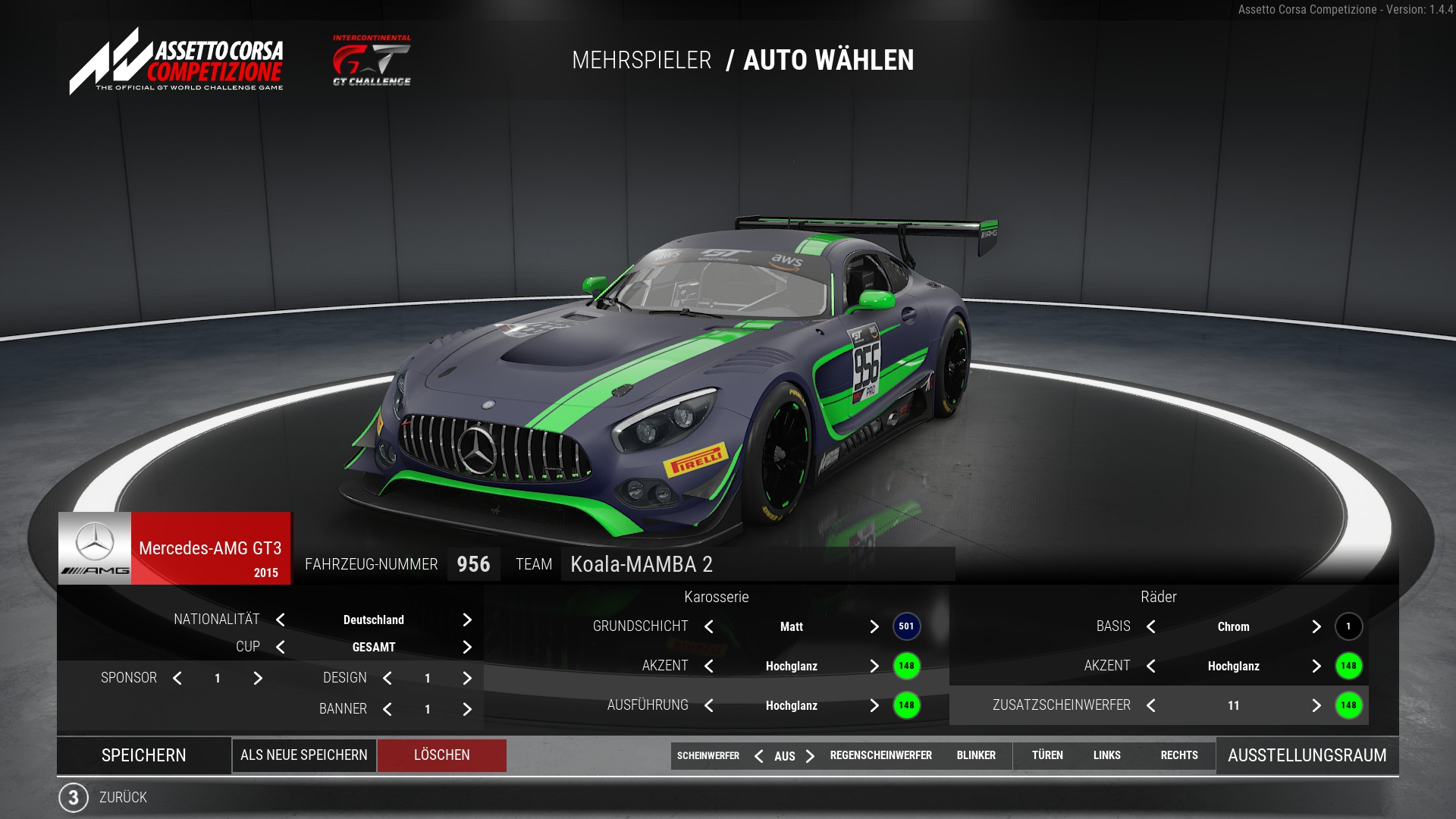Image resolution: width=1456 pixels, height=819 pixels.
Task: Increase the SPONSOR number
Action: (258, 679)
